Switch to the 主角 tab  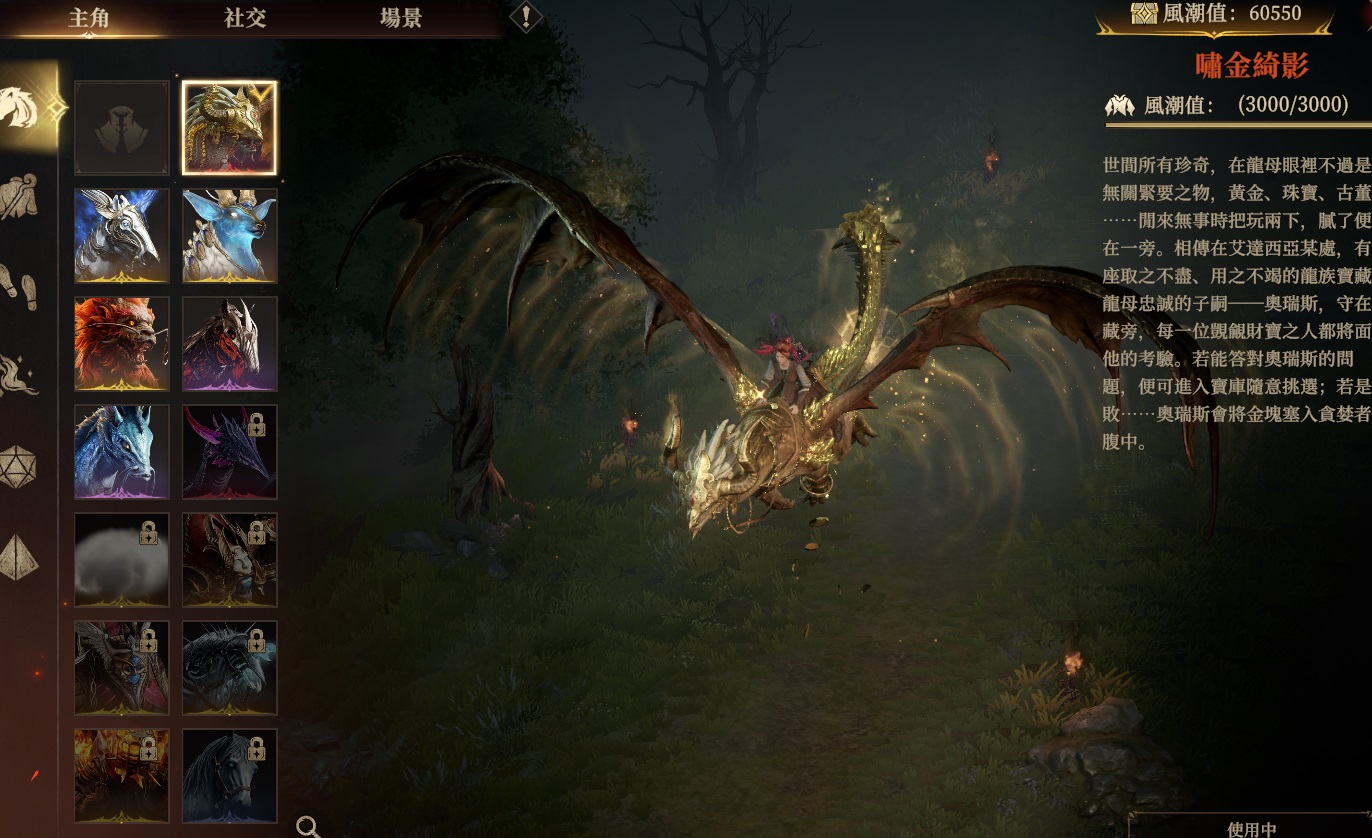click(88, 18)
